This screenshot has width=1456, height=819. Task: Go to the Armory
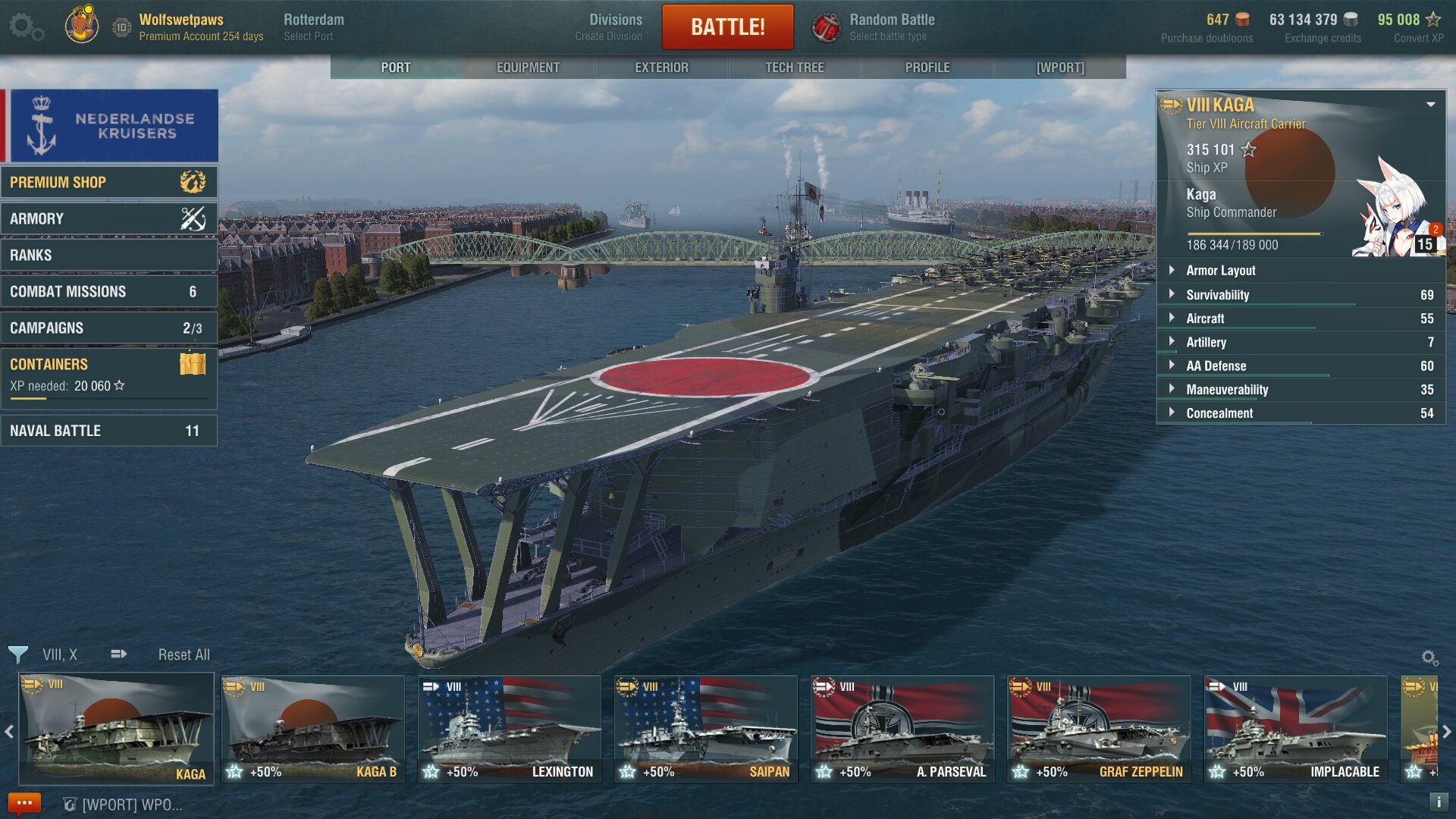[109, 218]
